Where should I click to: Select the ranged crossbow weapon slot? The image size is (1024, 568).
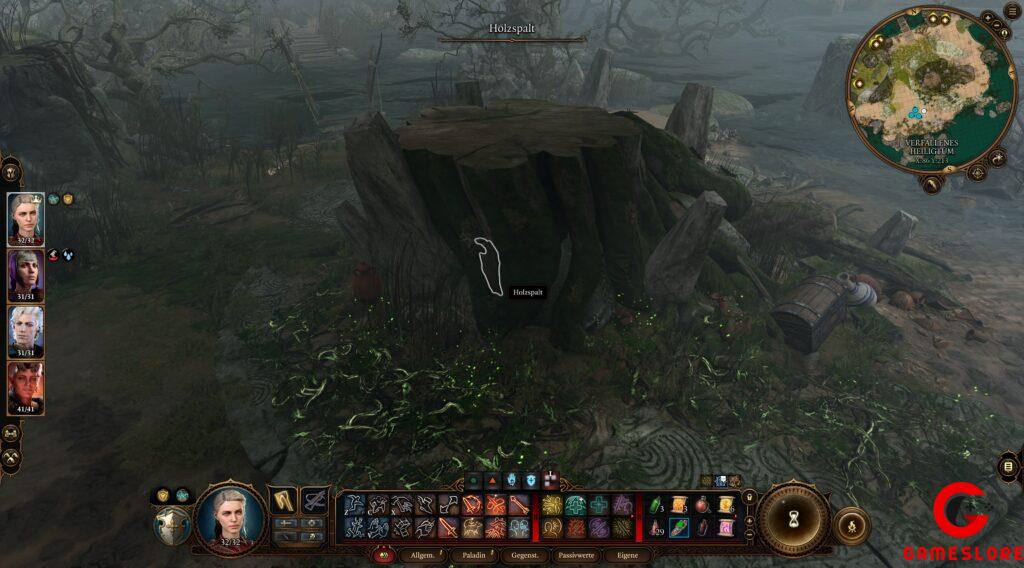[316, 499]
